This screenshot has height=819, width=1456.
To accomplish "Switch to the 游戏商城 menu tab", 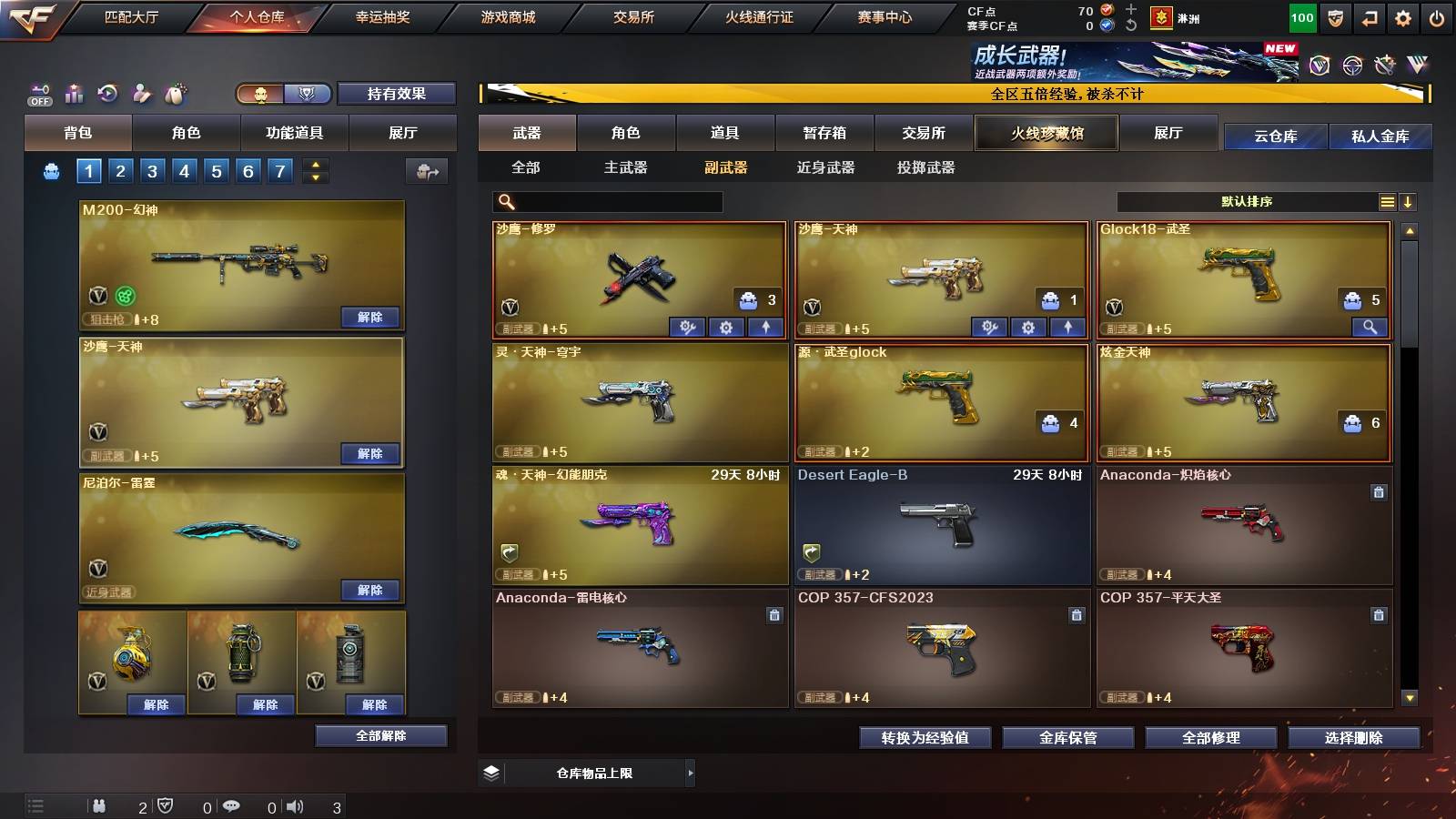I will coord(506,15).
